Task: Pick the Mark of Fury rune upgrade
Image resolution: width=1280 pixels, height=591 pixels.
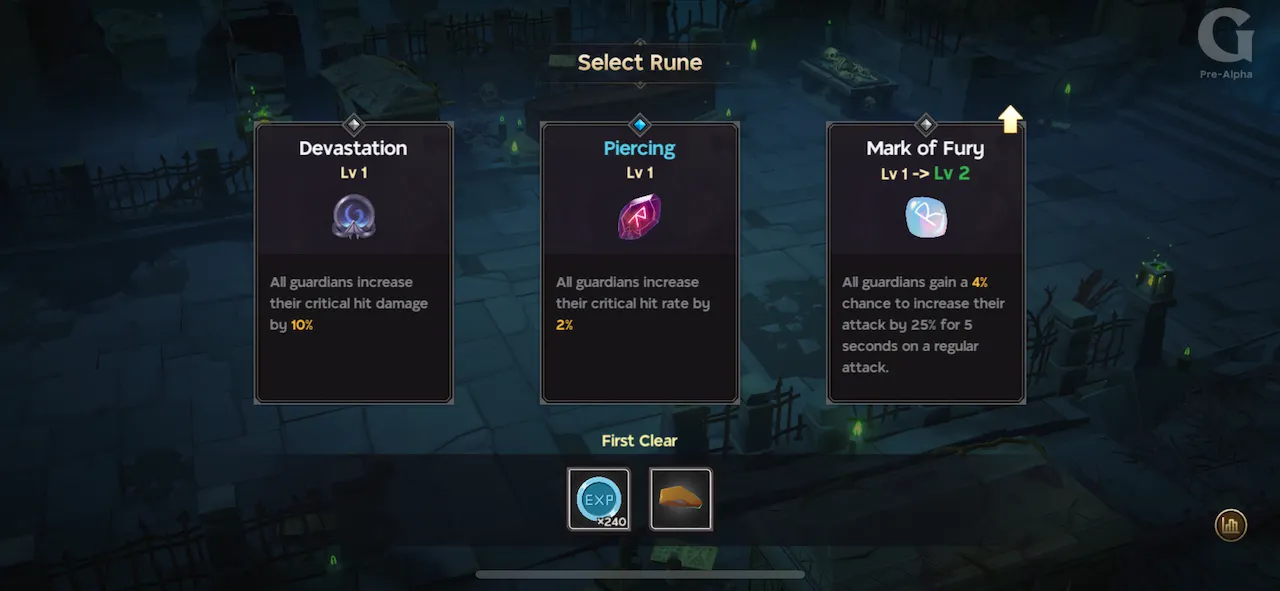Action: point(926,262)
